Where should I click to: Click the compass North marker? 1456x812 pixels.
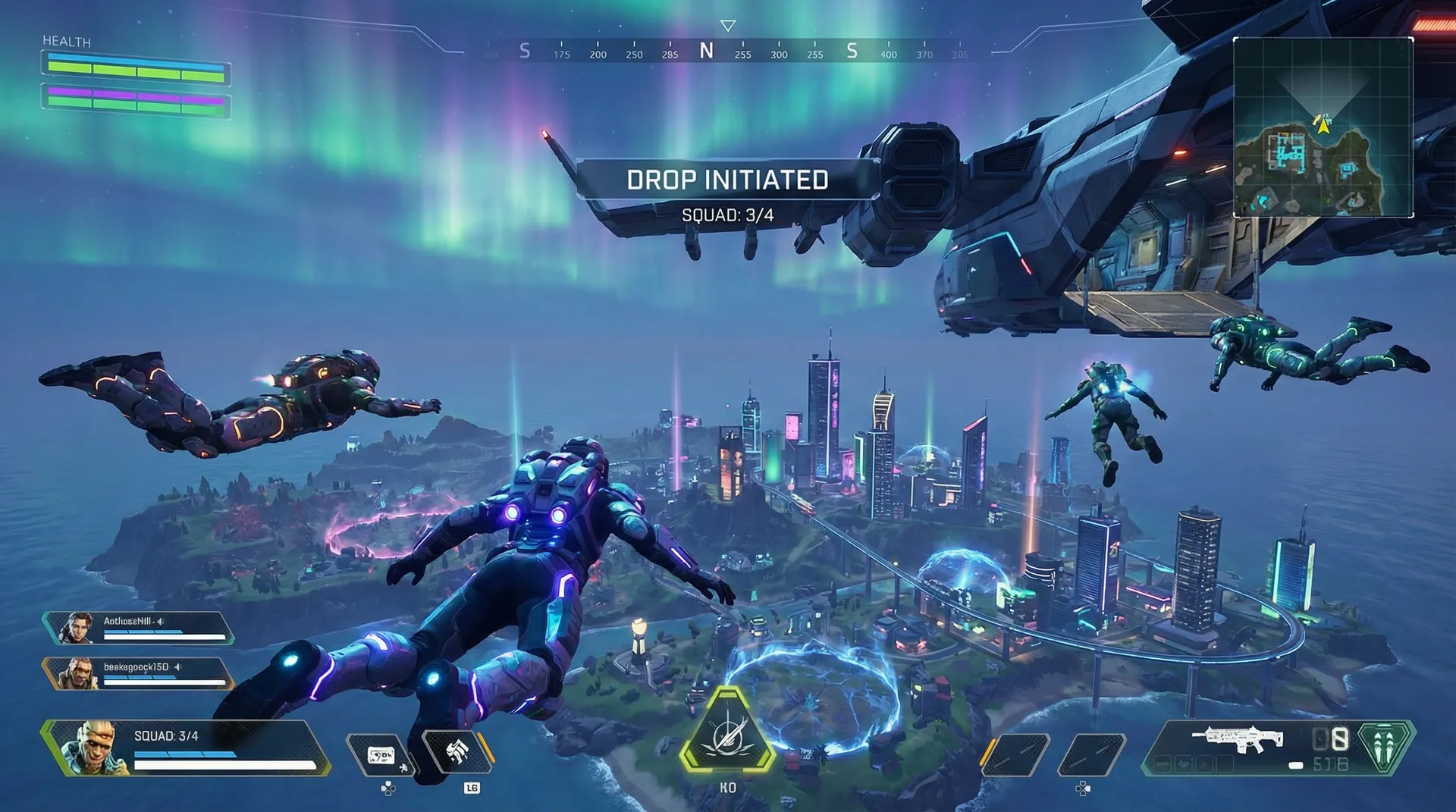706,51
